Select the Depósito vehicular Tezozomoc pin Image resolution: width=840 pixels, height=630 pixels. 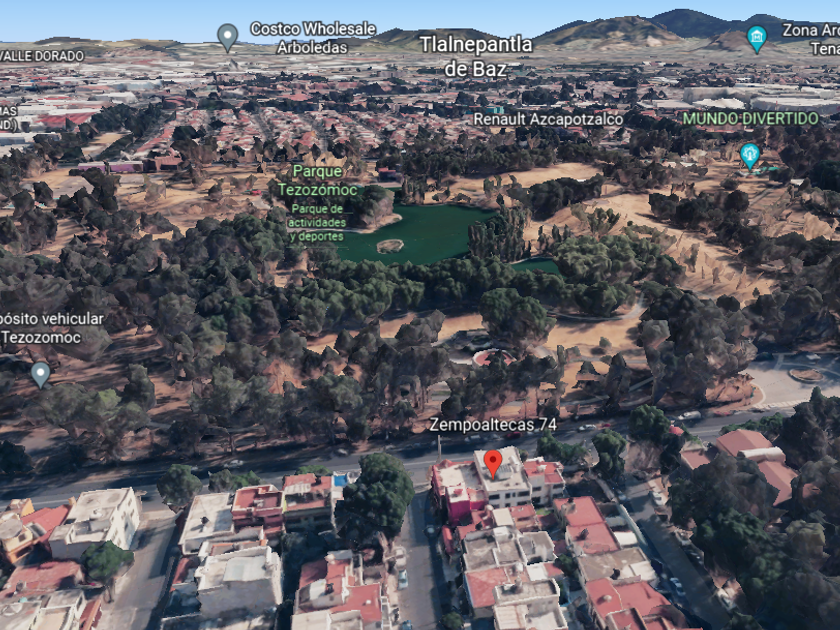point(40,374)
